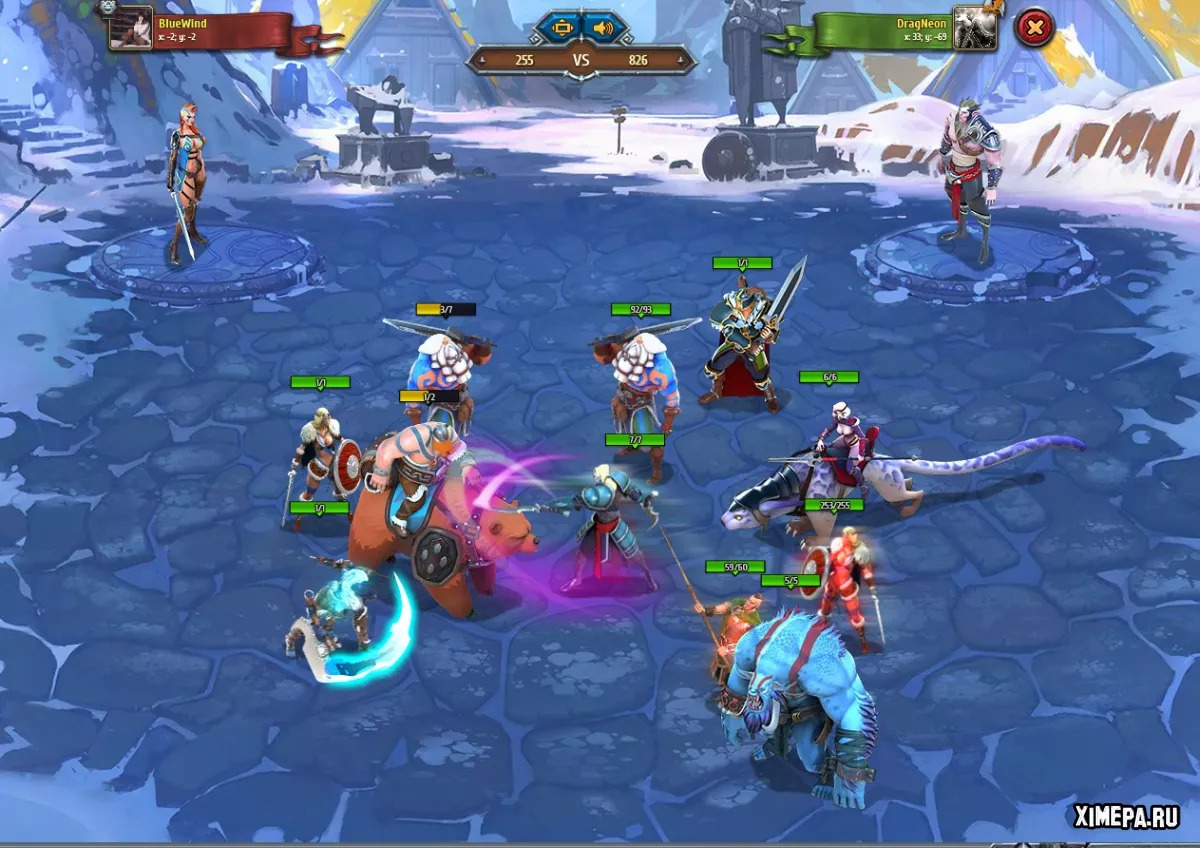
Task: Toggle the sound speaker button
Action: 603,27
